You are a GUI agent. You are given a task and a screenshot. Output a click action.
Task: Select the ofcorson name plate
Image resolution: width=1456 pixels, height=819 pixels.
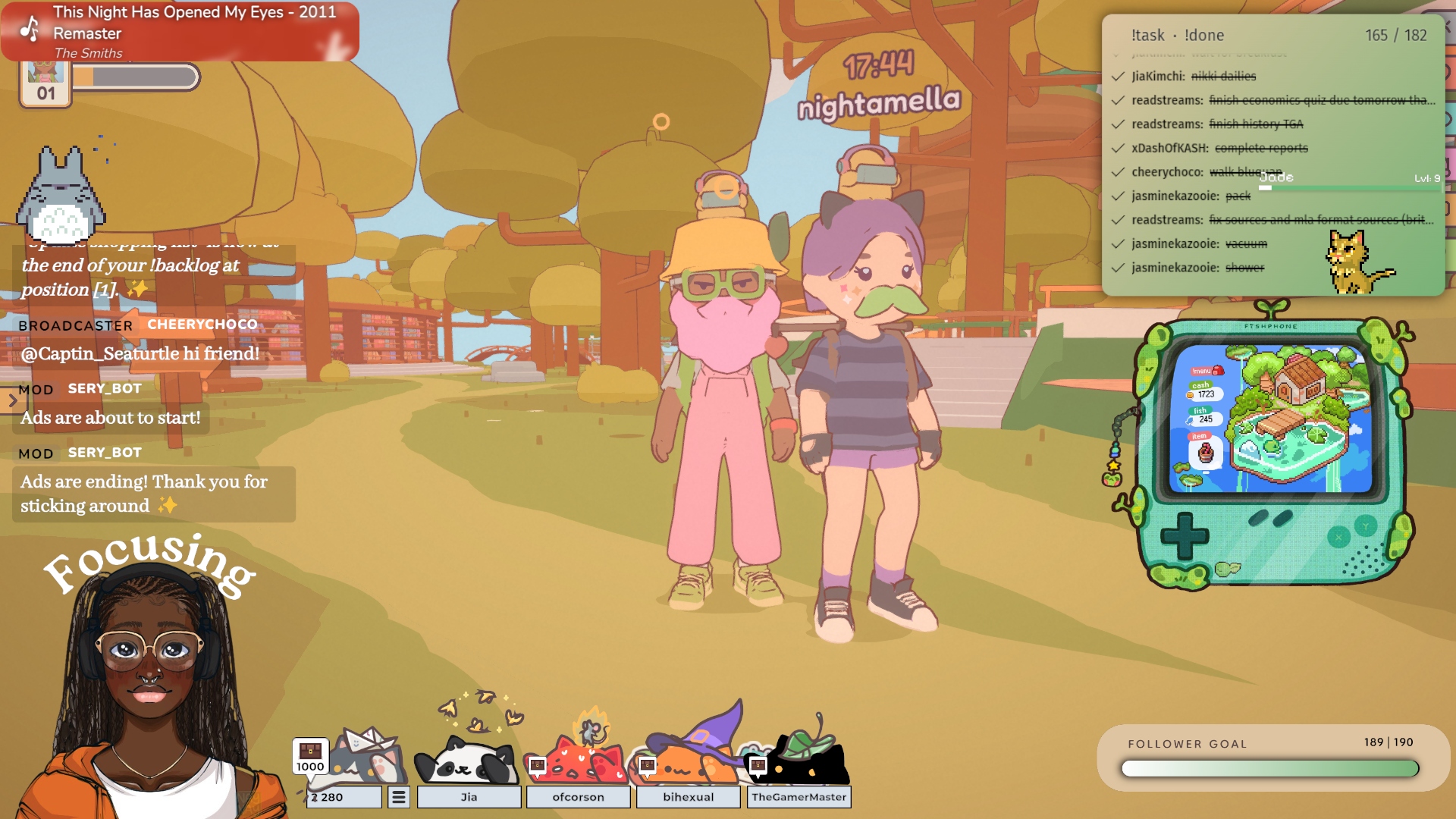pos(578,797)
